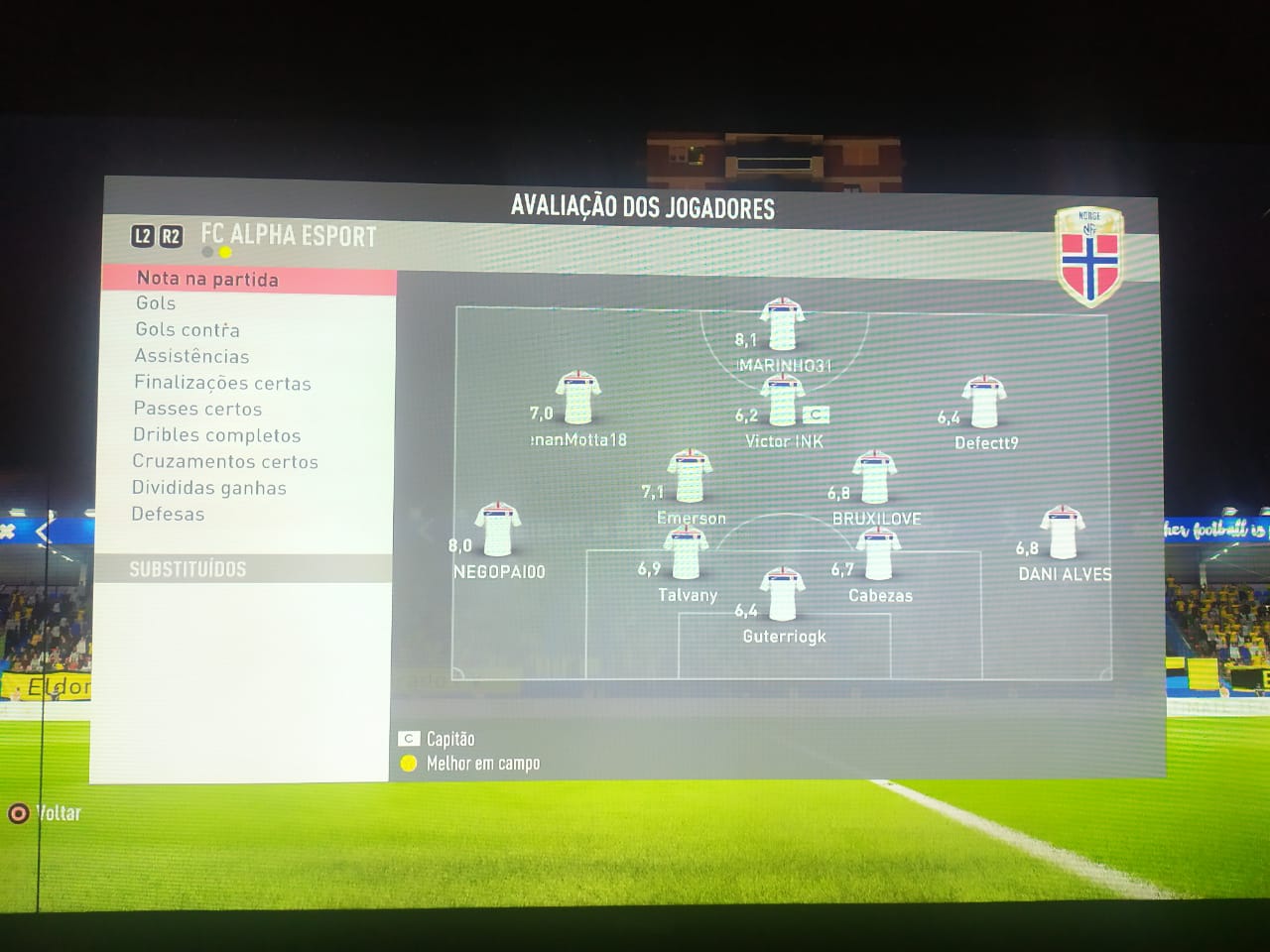Choose NEGOPAI00 on the formation
The image size is (1270, 952).
pos(498,529)
